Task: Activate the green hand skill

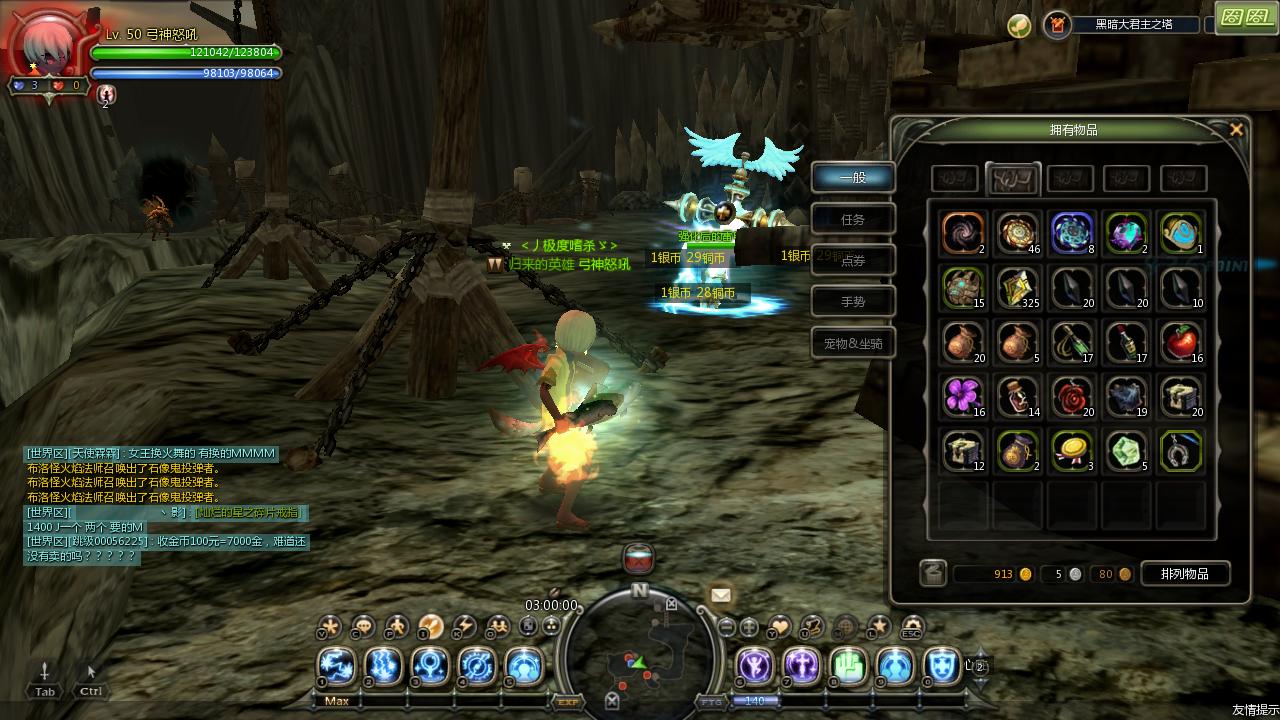Action: [848, 665]
